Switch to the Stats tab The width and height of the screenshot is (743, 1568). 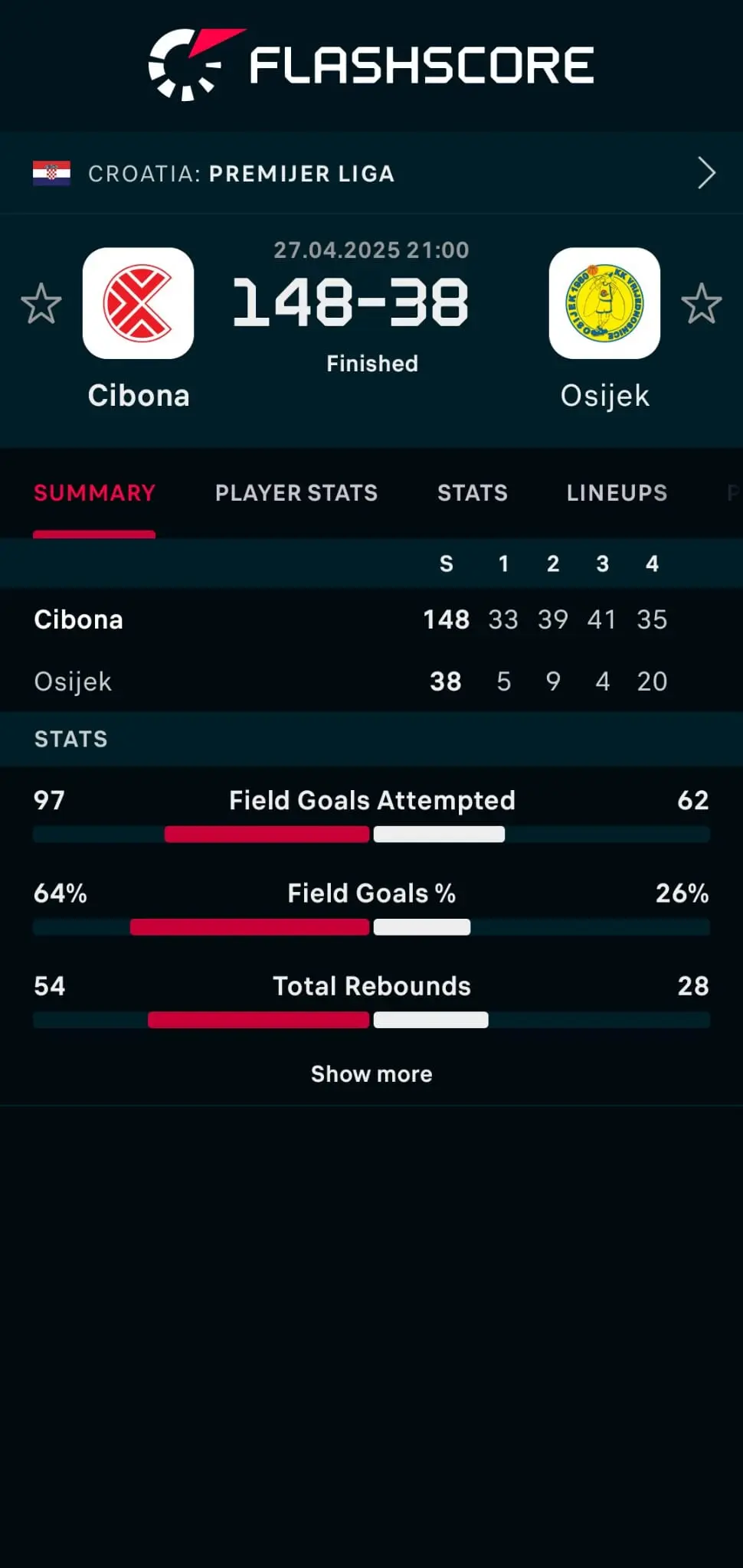[472, 493]
